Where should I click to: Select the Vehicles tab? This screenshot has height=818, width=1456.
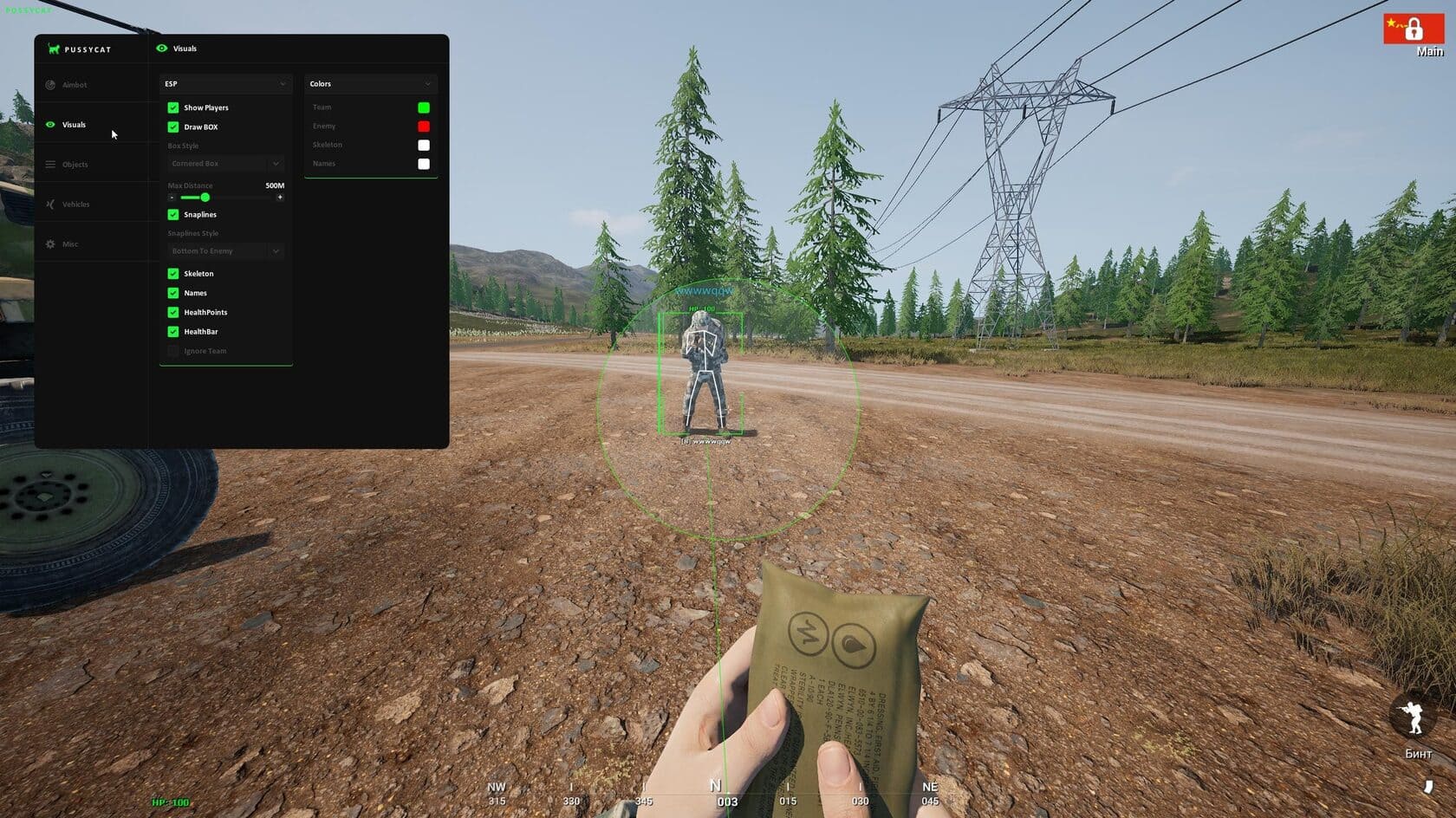point(75,204)
